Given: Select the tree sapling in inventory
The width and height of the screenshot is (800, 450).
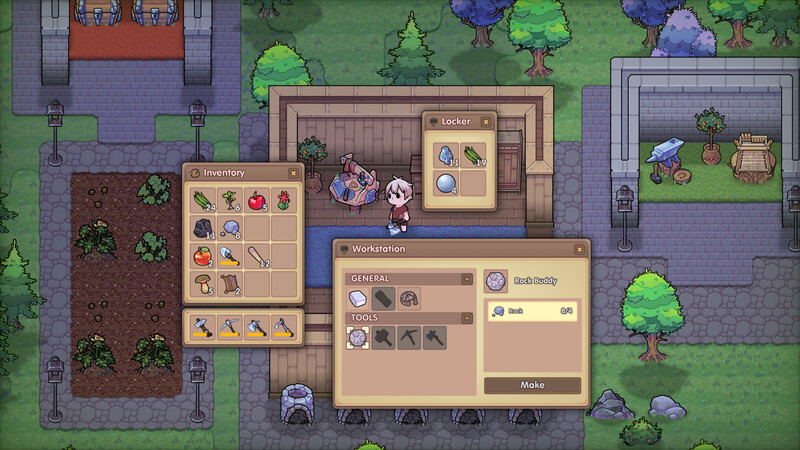Looking at the screenshot, I should [229, 200].
